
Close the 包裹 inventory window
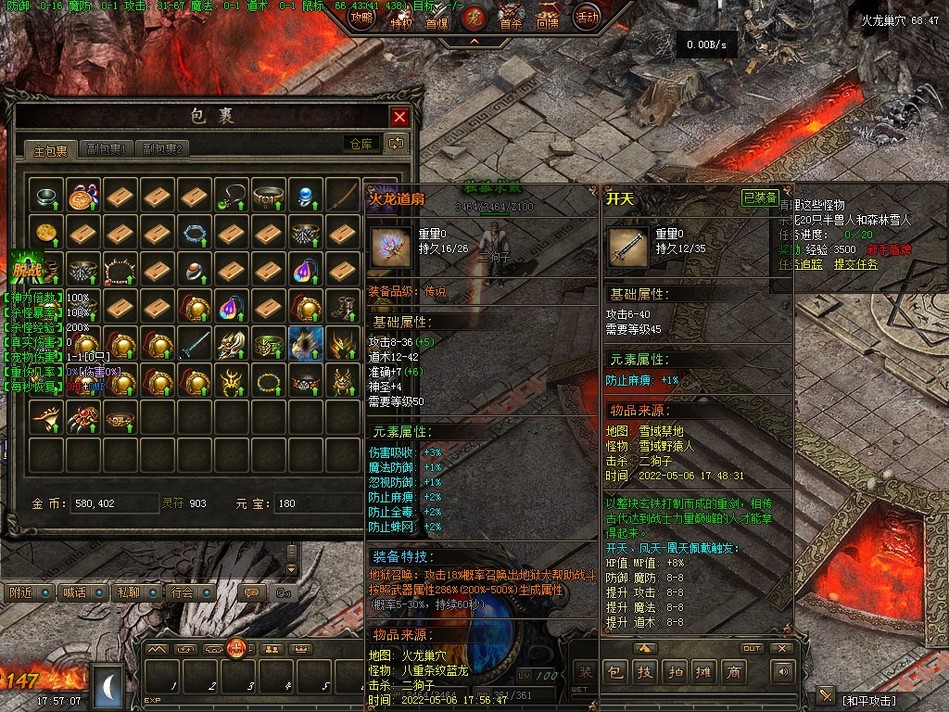399,116
